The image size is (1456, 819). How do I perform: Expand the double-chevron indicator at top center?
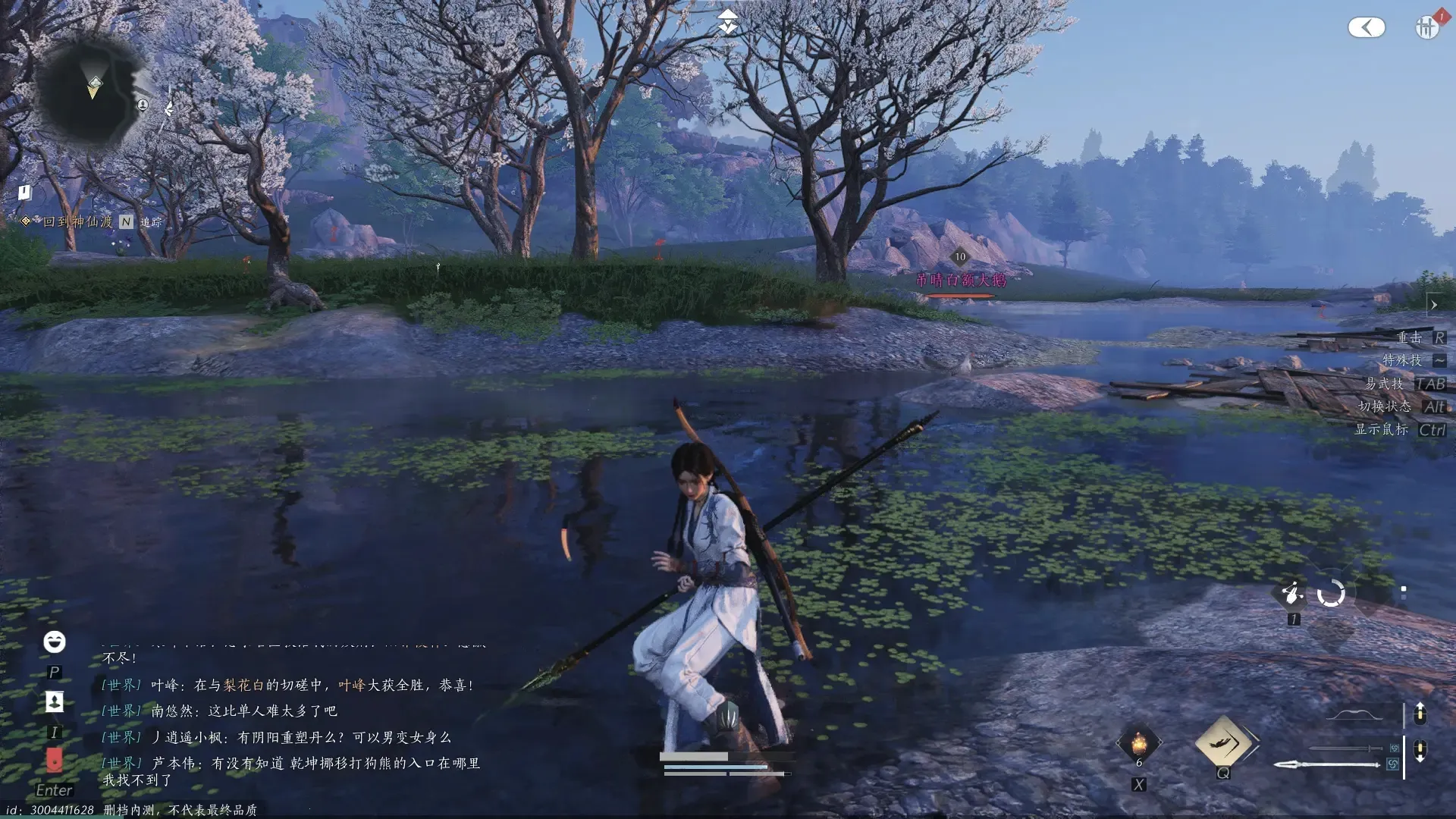[x=728, y=22]
